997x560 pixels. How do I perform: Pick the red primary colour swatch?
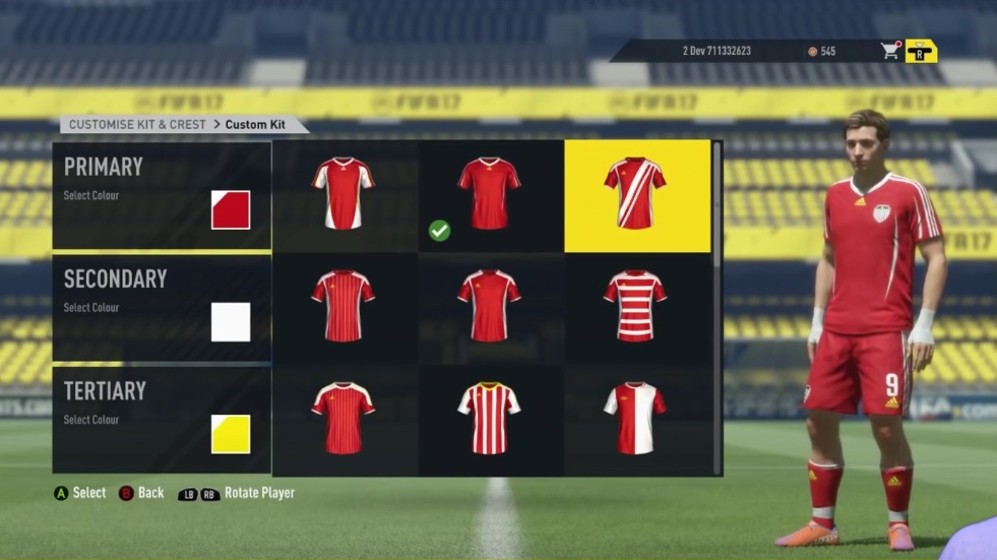pyautogui.click(x=230, y=210)
